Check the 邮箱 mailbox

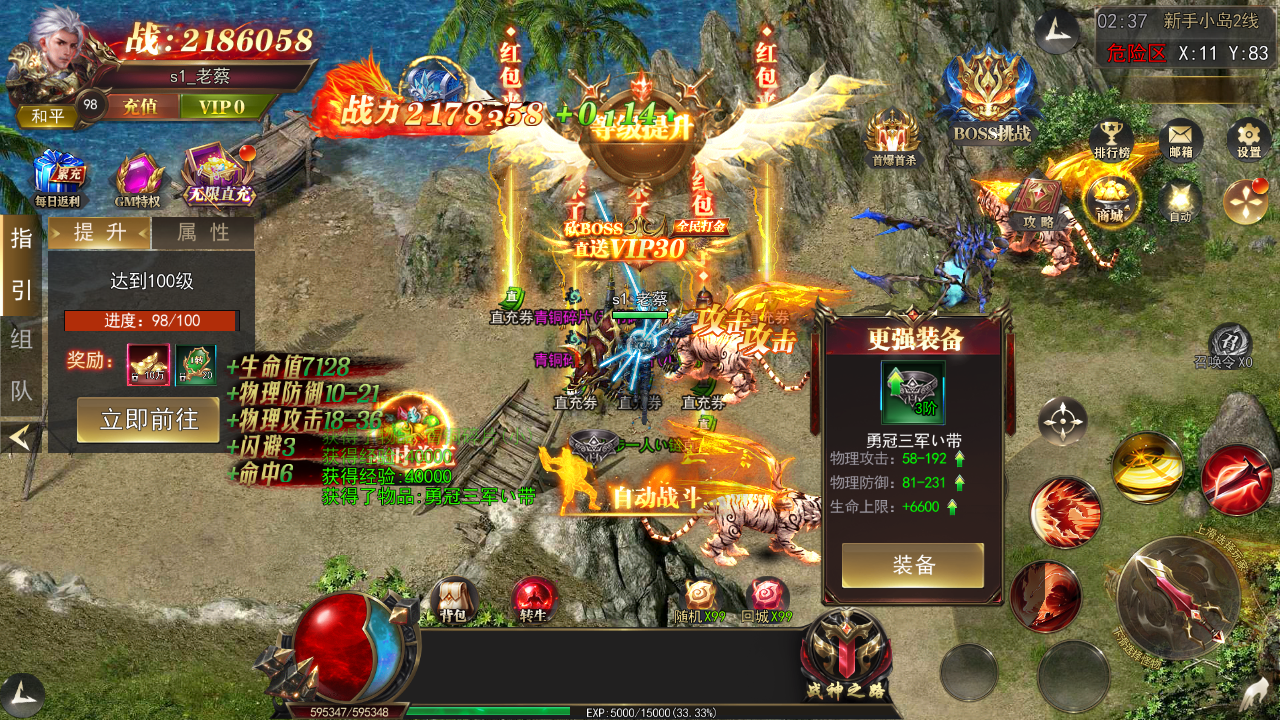1180,140
